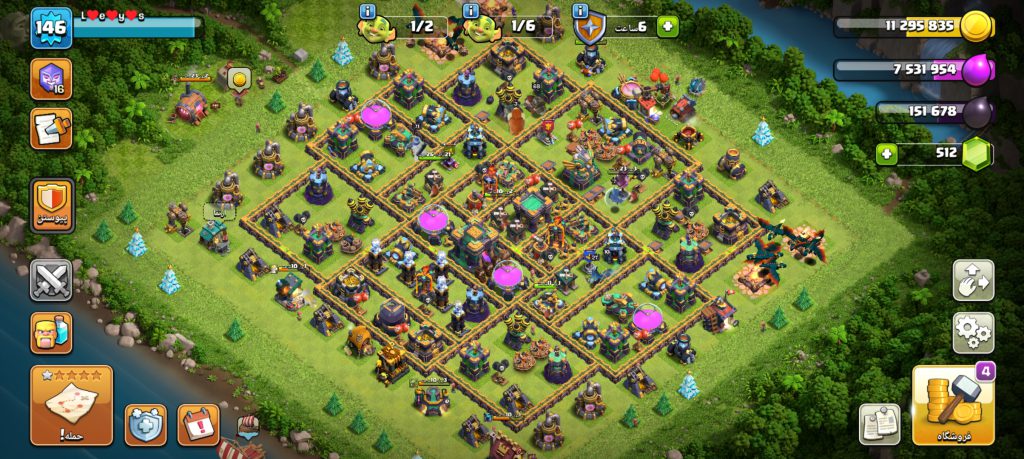Screen dimensions: 1024x459
Task: Open the crossed swords clan war button
Action: coord(51,281)
